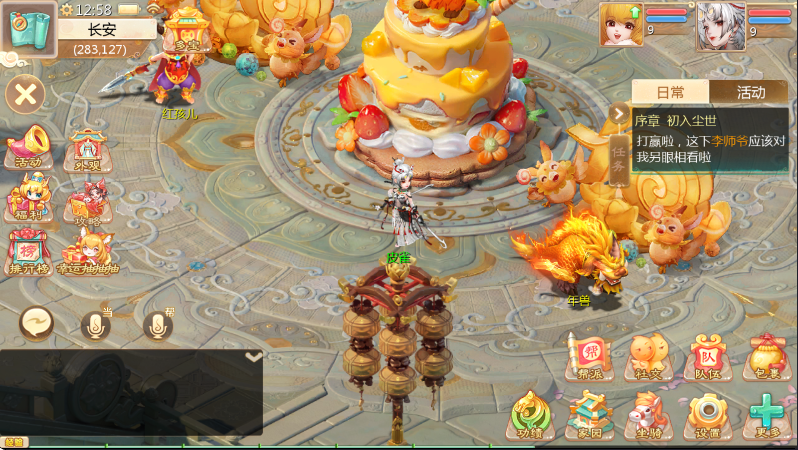Open the 帮派 (Guild) menu
This screenshot has width=798, height=450.
[x=590, y=357]
